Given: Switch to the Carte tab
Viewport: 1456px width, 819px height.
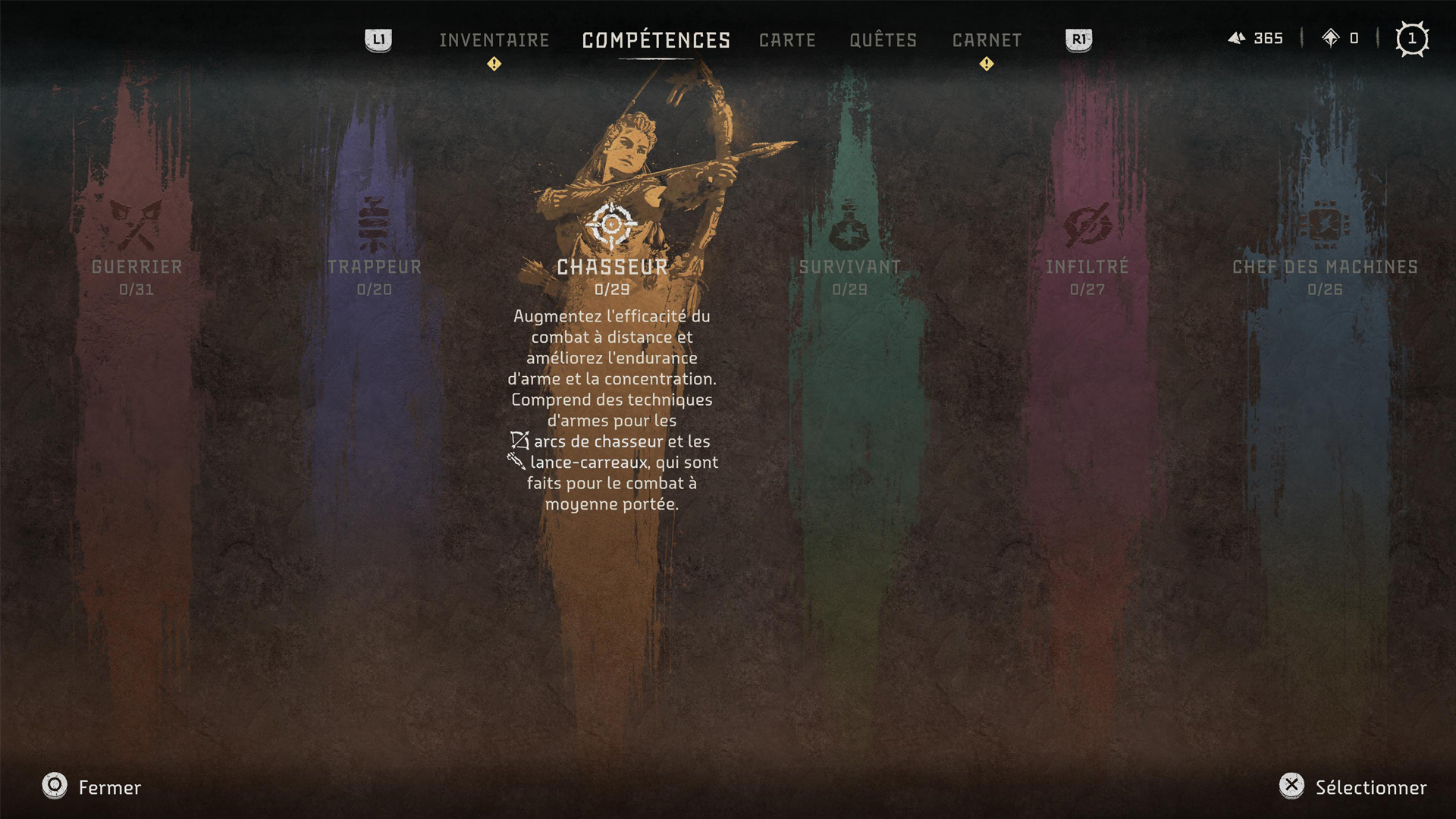Looking at the screenshot, I should tap(787, 40).
